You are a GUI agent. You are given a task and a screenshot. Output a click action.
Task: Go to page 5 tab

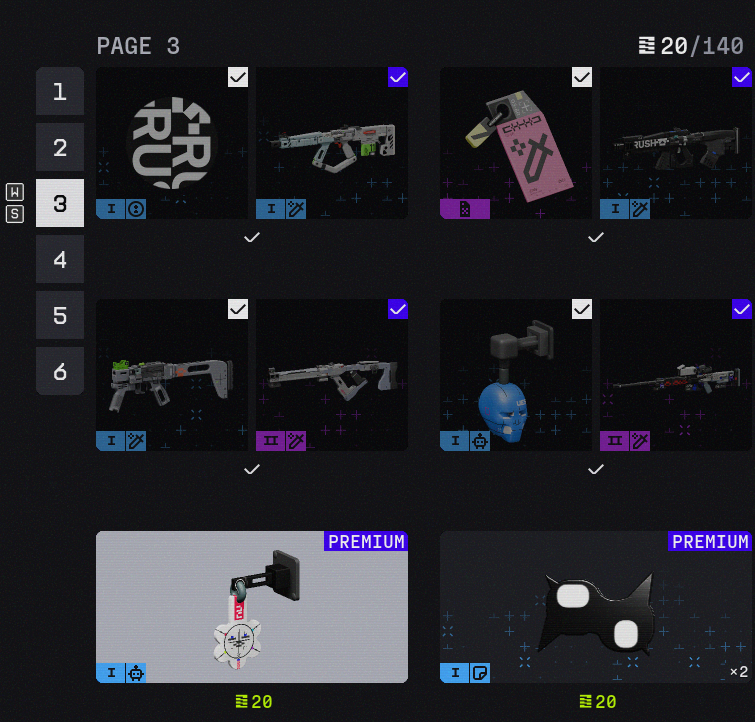pos(60,316)
